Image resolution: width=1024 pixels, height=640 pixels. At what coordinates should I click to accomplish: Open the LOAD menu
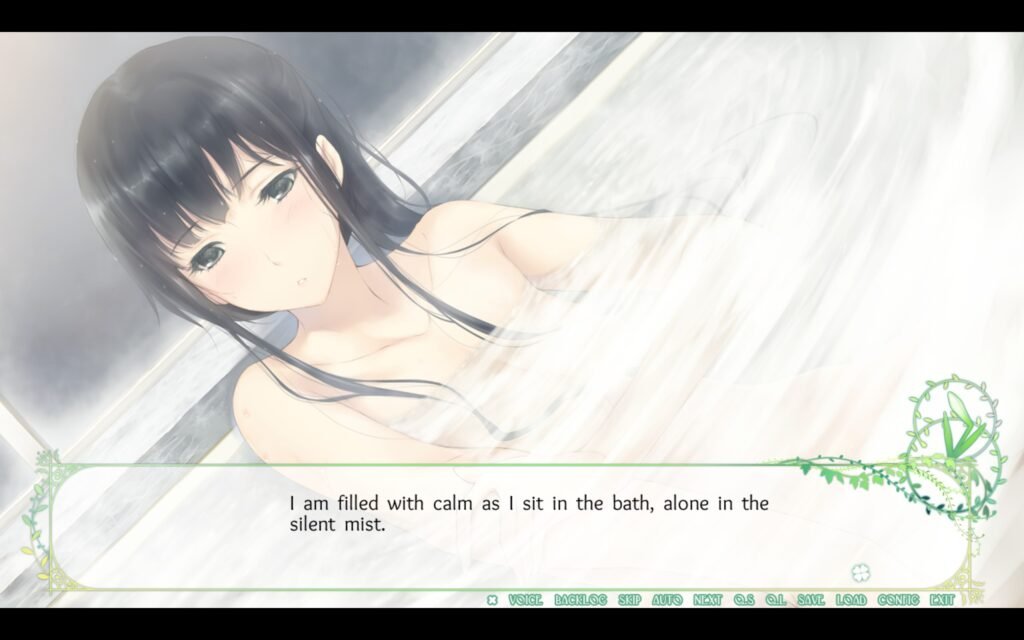tap(851, 600)
